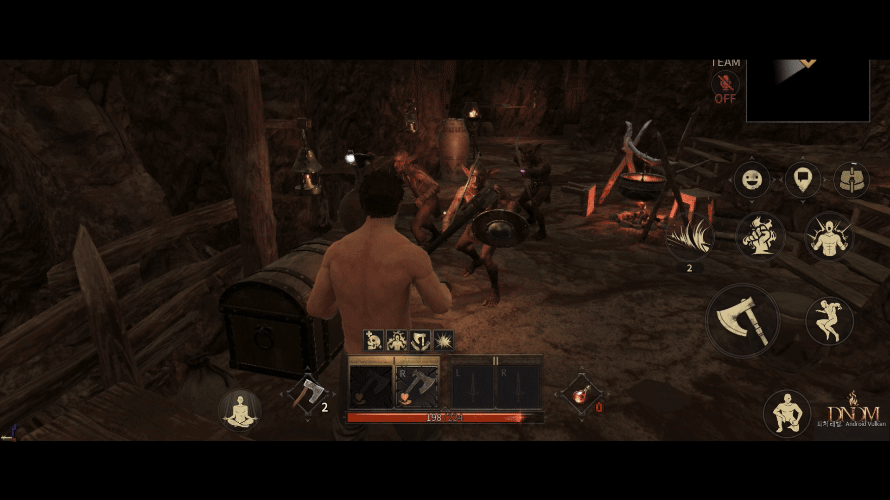Trigger the slash skill with count 2
The width and height of the screenshot is (890, 500).
[x=690, y=238]
